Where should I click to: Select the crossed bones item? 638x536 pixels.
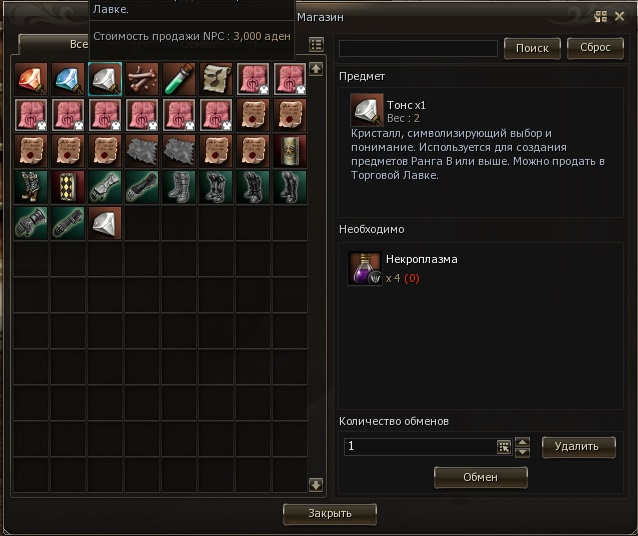tap(140, 79)
